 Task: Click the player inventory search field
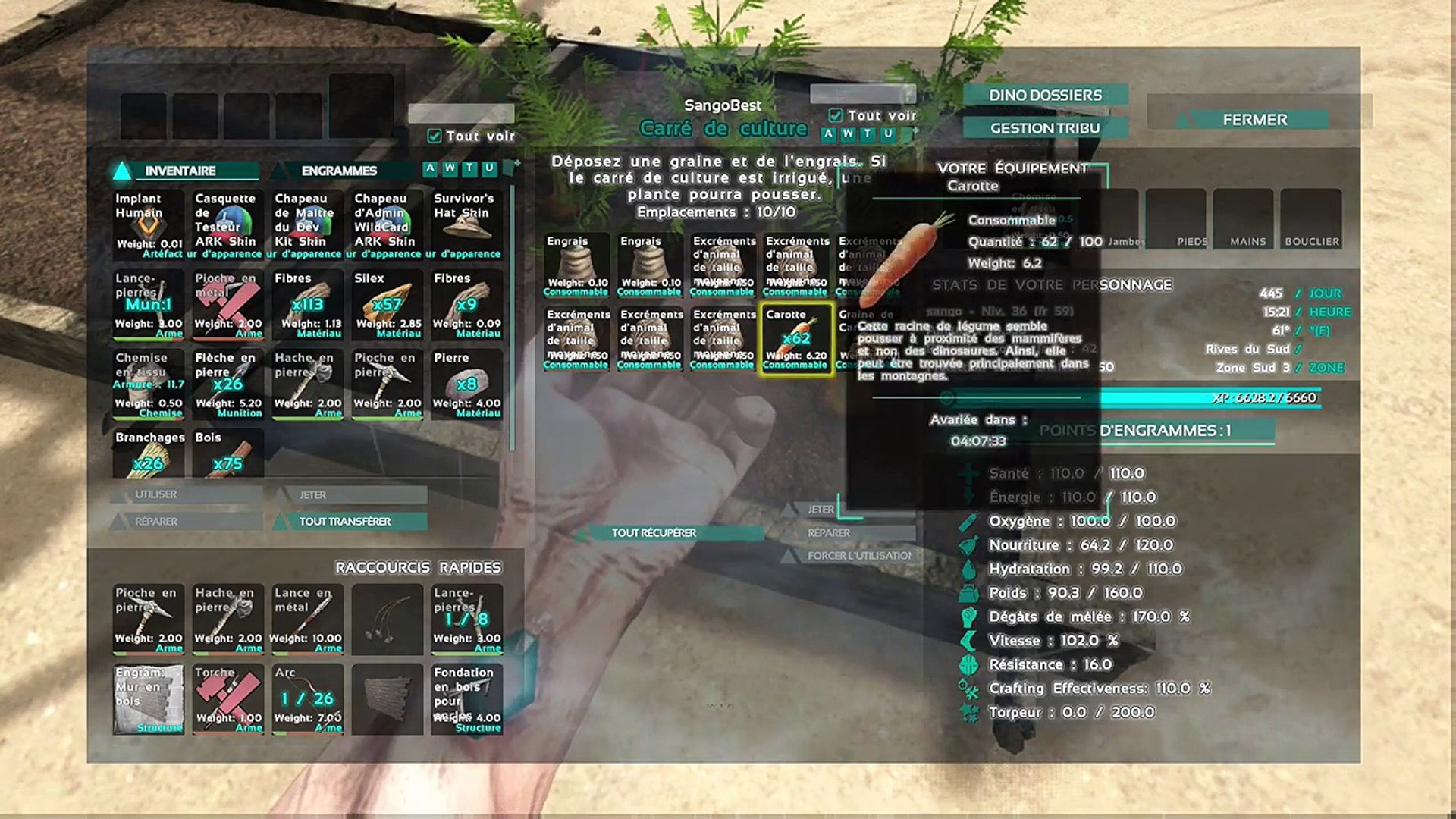pos(461,114)
